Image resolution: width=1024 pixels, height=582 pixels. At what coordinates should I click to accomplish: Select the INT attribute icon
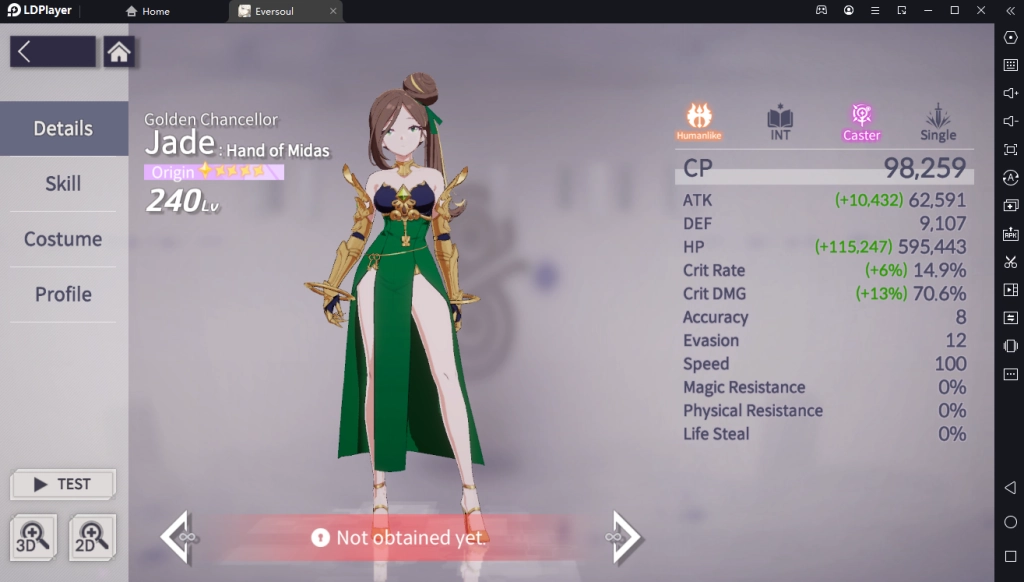[780, 121]
